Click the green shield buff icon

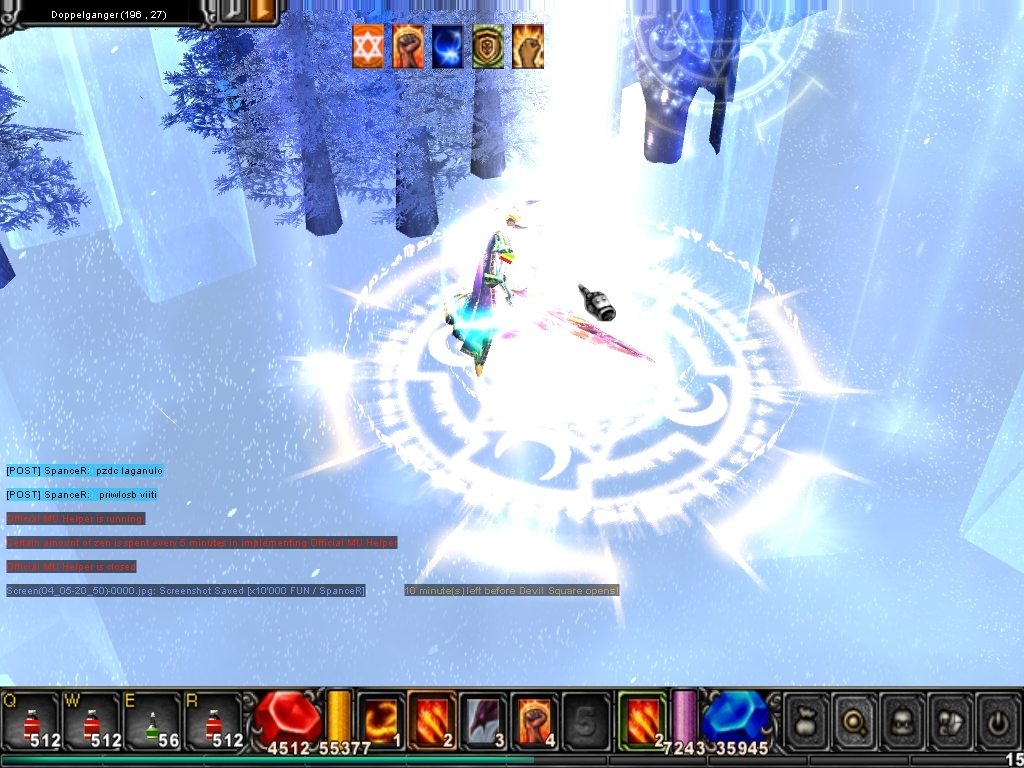pos(488,46)
